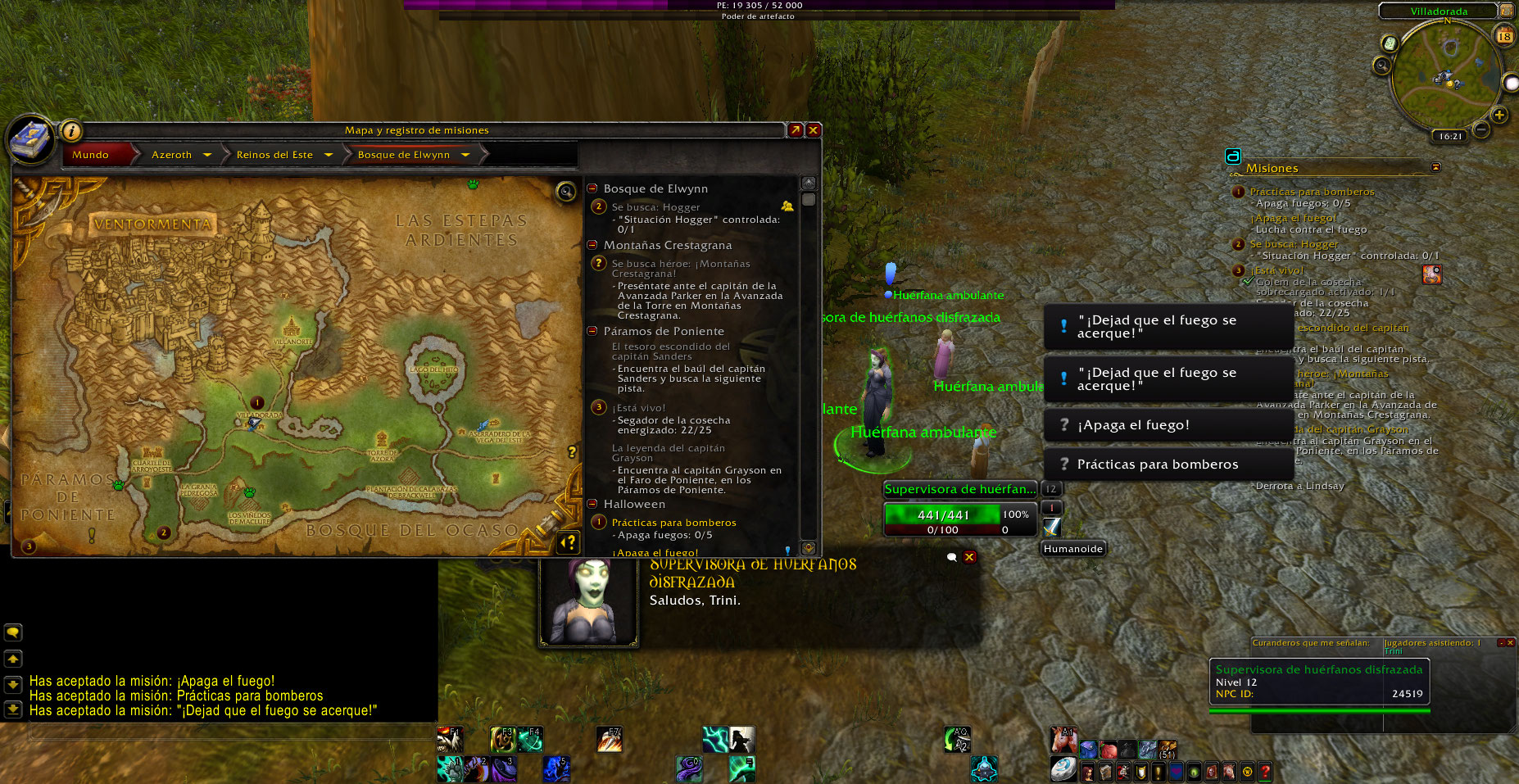Open the Azeroth breadcrumb dropdown
1519x784 pixels.
pos(207,155)
